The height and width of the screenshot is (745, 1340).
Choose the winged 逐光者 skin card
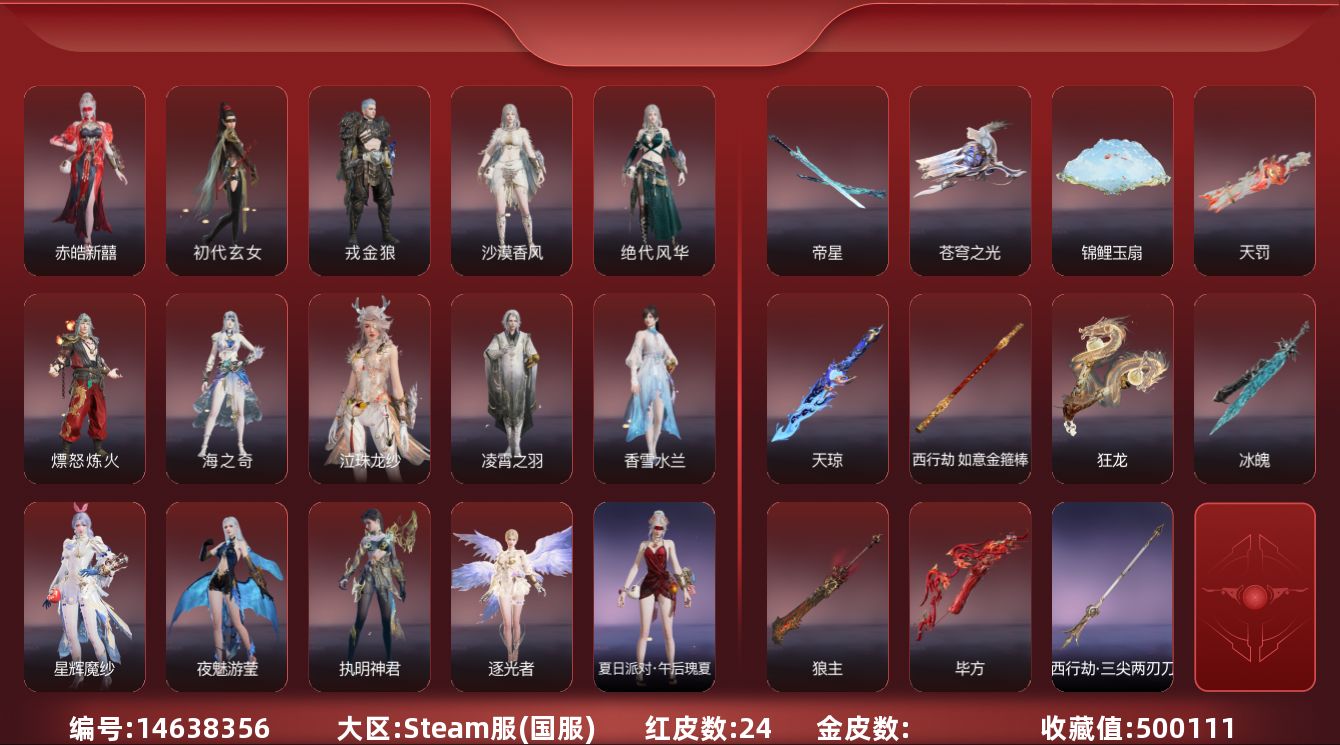pos(512,597)
